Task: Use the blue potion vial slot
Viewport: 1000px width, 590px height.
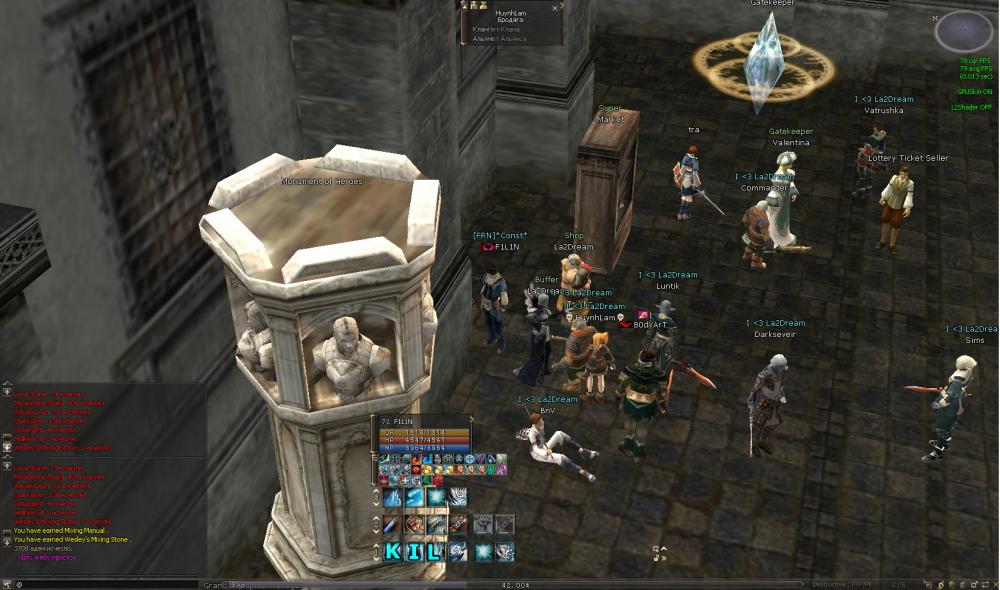Action: [x=392, y=524]
